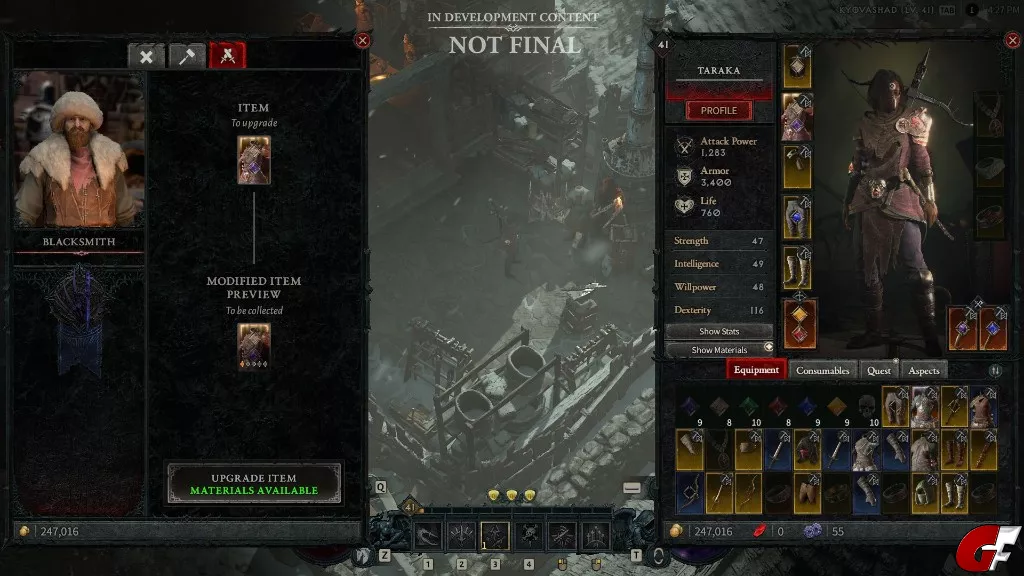Select the equipped pants slot
The image size is (1024, 576).
click(x=797, y=218)
